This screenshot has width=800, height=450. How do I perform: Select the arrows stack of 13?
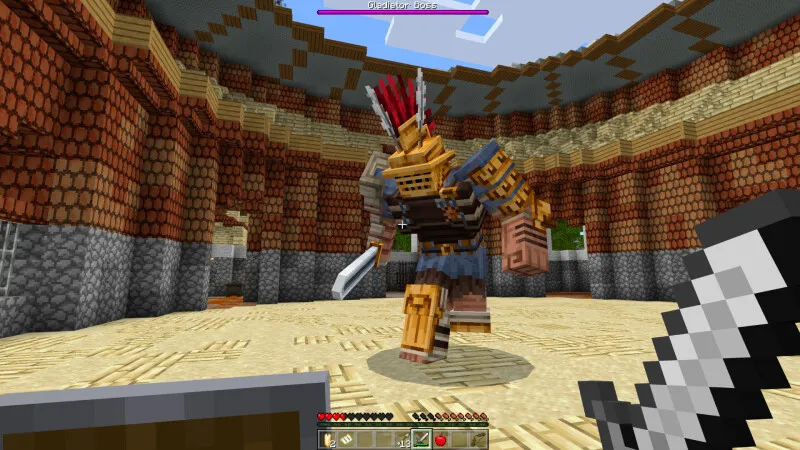403,439
